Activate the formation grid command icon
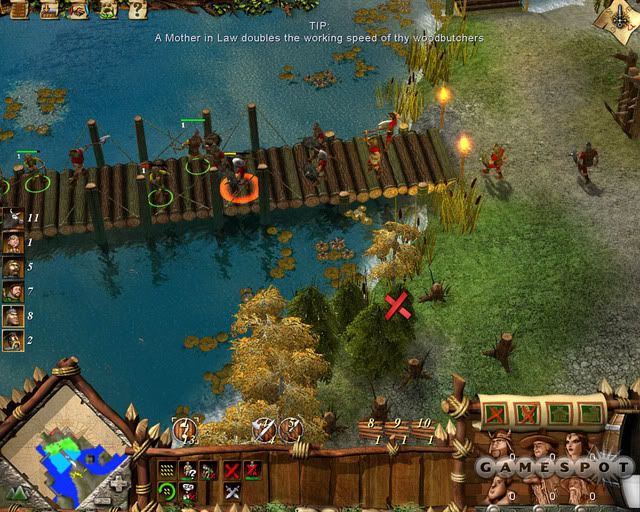This screenshot has height=512, width=640. point(166,469)
